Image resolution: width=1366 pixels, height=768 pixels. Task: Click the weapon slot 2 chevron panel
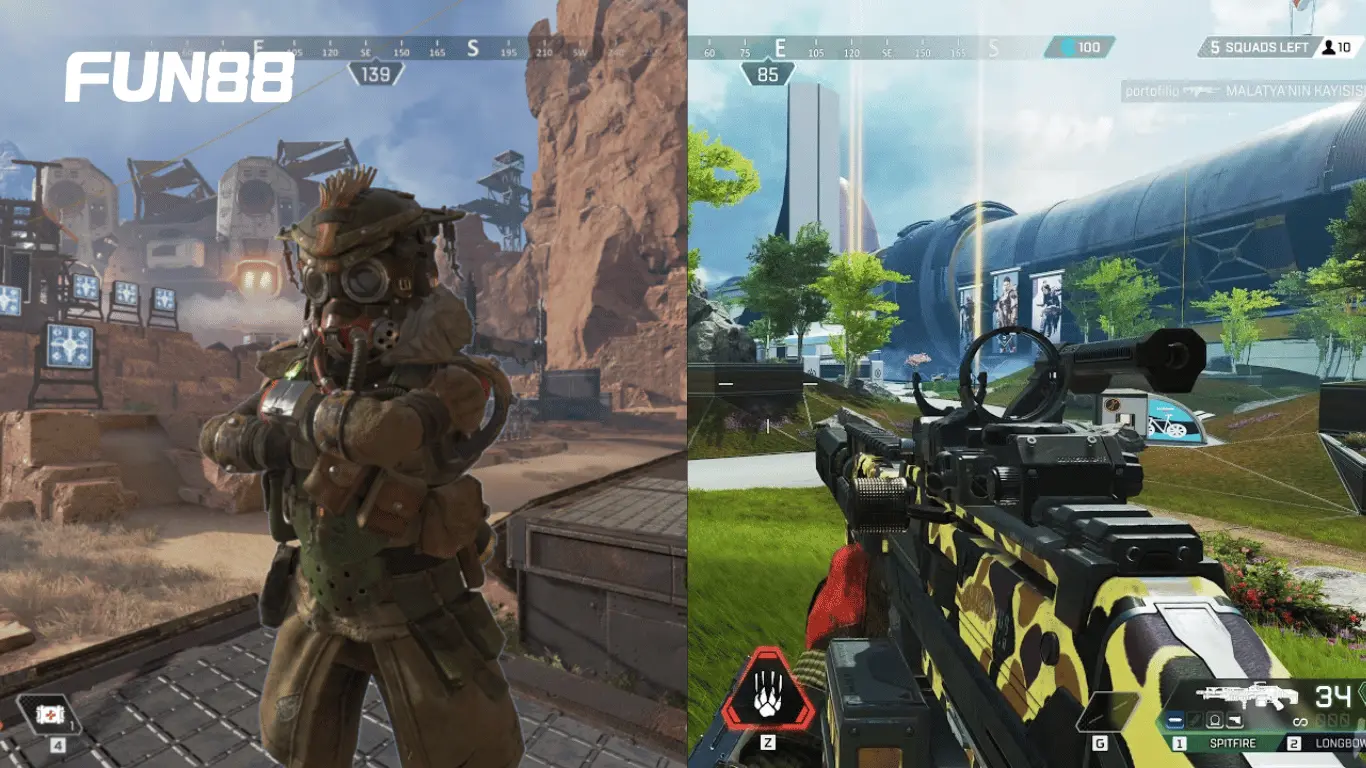[x=1294, y=742]
